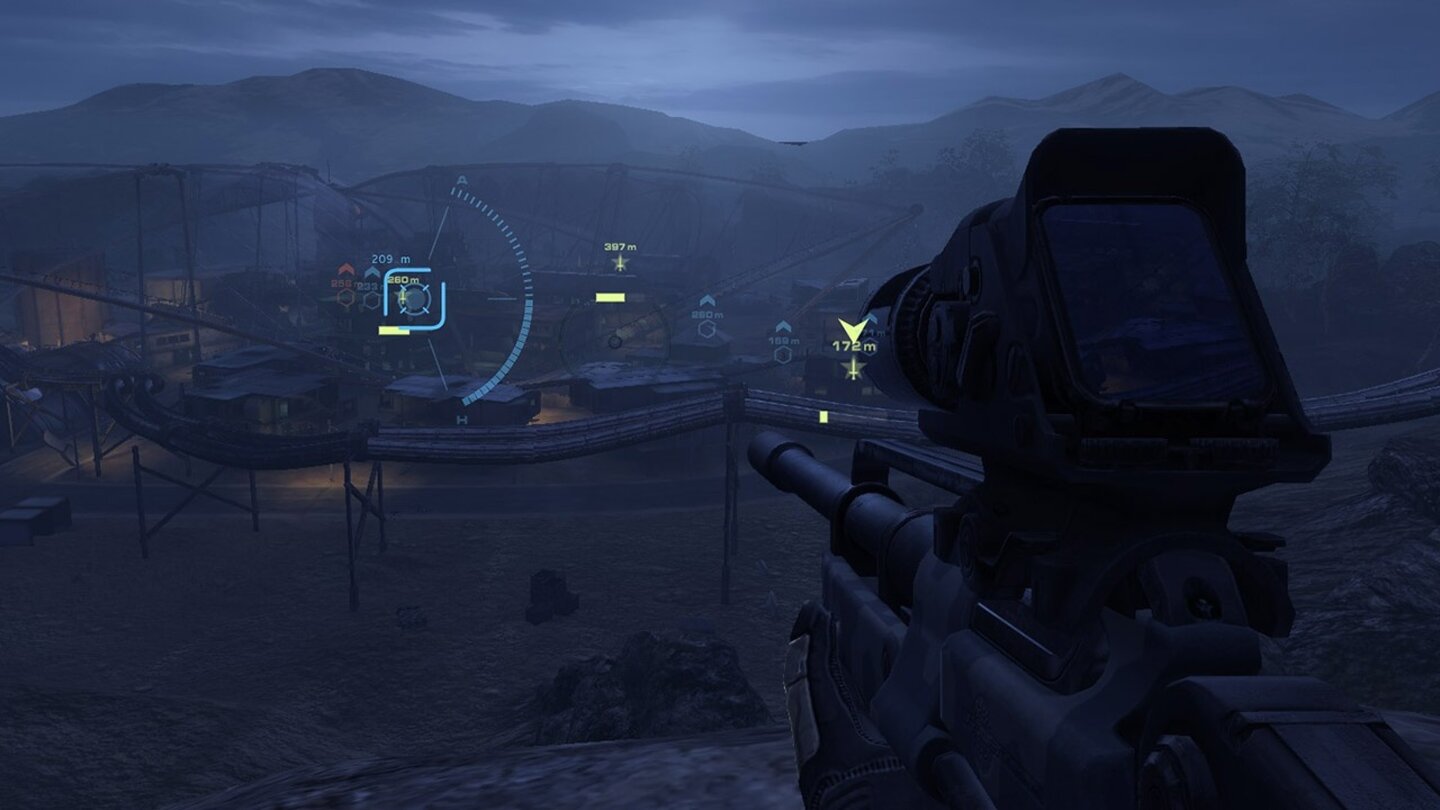Expand the chevron above the 169 m marker
The width and height of the screenshot is (1440, 810).
point(783,326)
